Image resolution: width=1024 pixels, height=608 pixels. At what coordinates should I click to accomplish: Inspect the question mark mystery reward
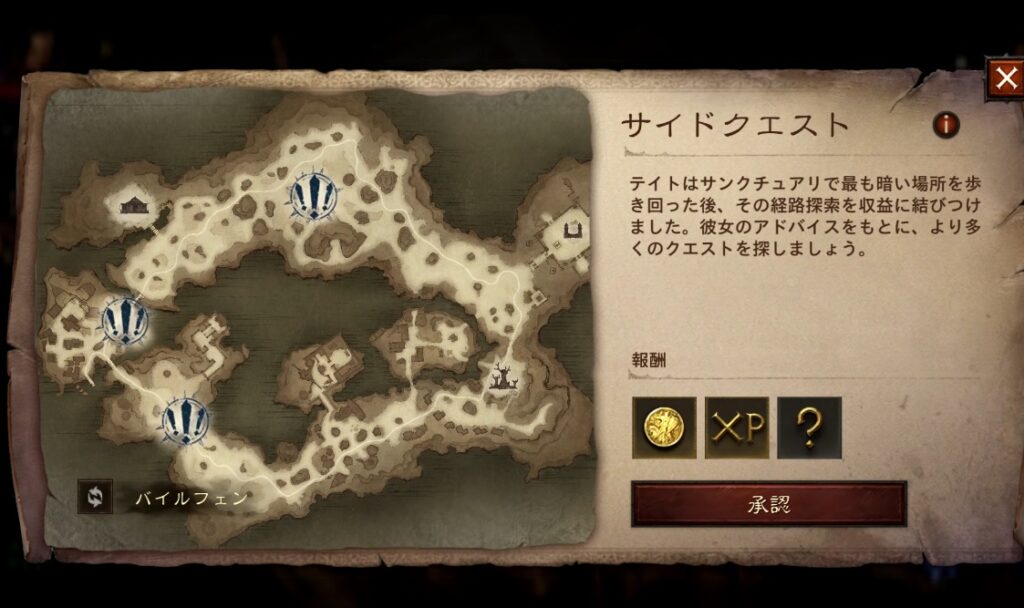click(x=809, y=428)
